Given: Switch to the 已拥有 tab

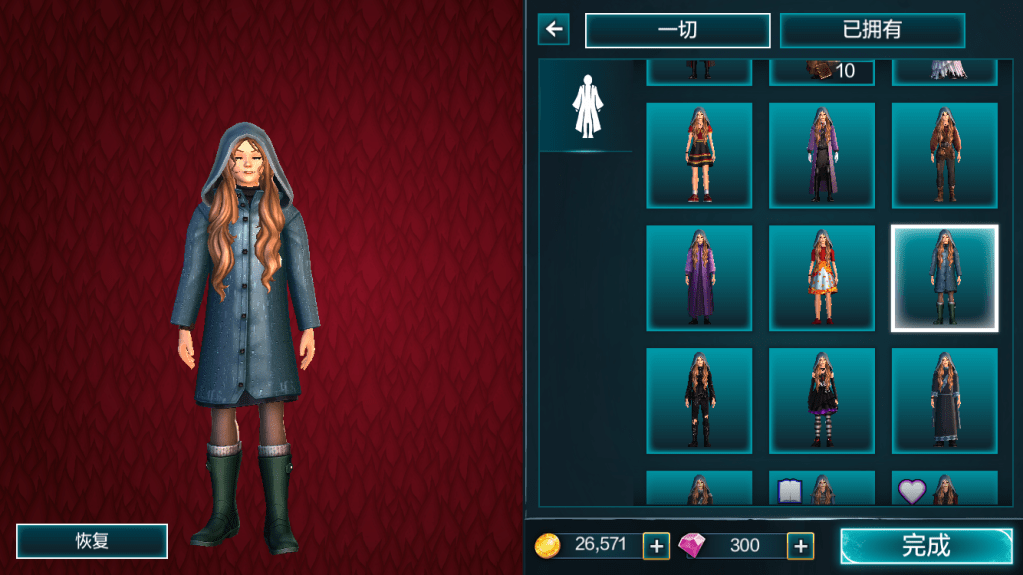Looking at the screenshot, I should (x=872, y=30).
